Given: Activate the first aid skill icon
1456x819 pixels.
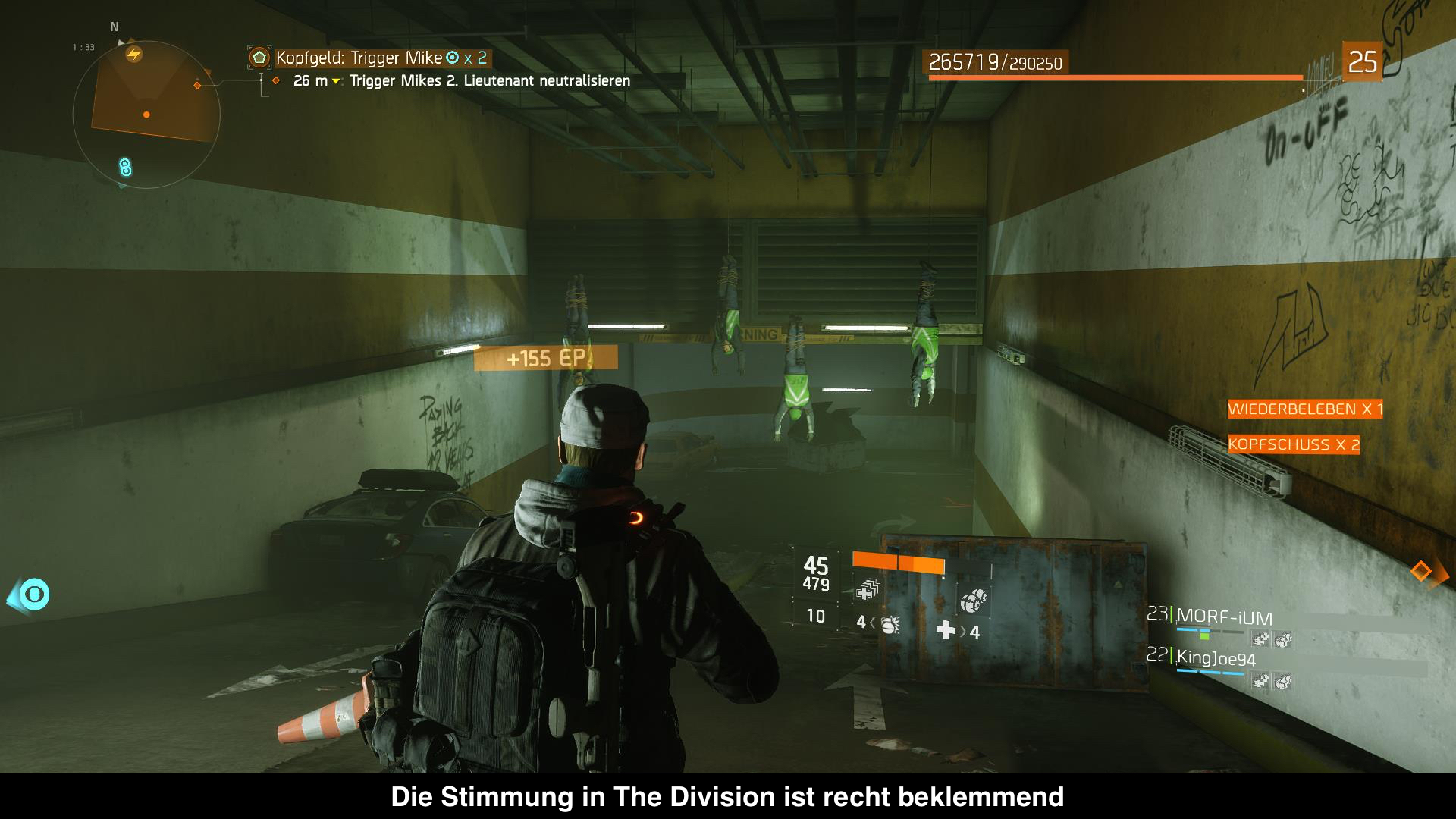Looking at the screenshot, I should point(868,589).
